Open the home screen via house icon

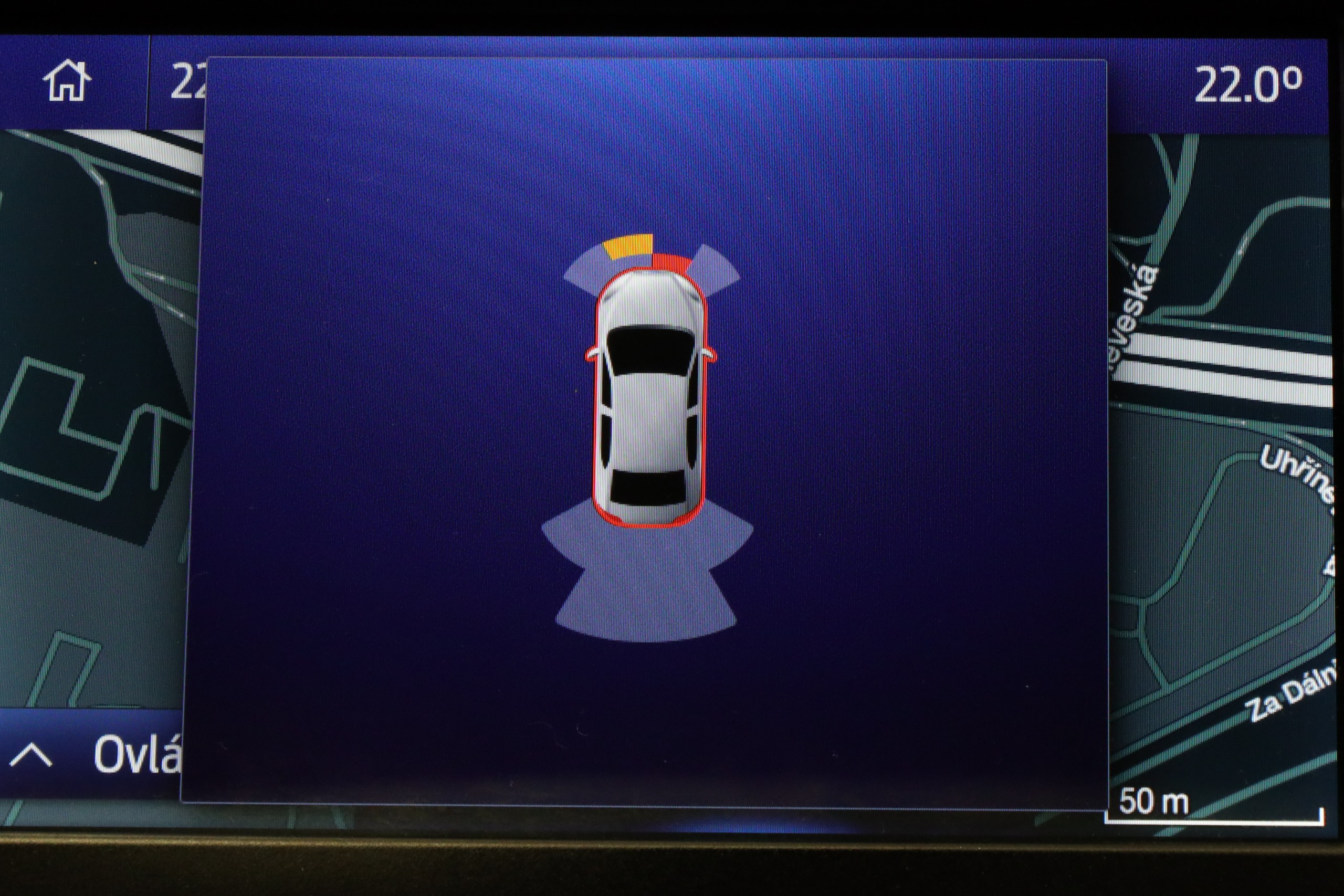click(x=67, y=81)
